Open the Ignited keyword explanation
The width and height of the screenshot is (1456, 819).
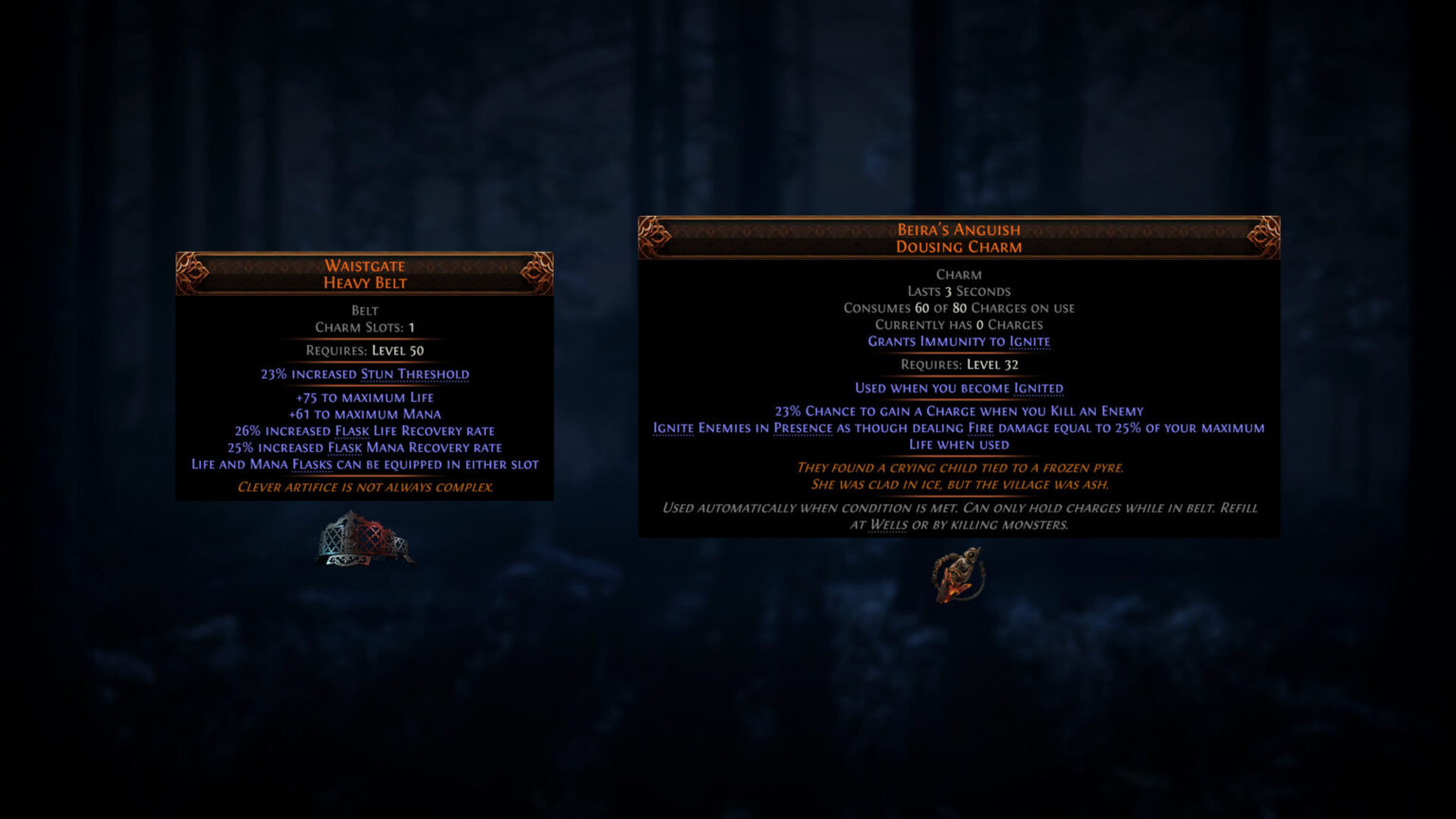coord(1039,389)
